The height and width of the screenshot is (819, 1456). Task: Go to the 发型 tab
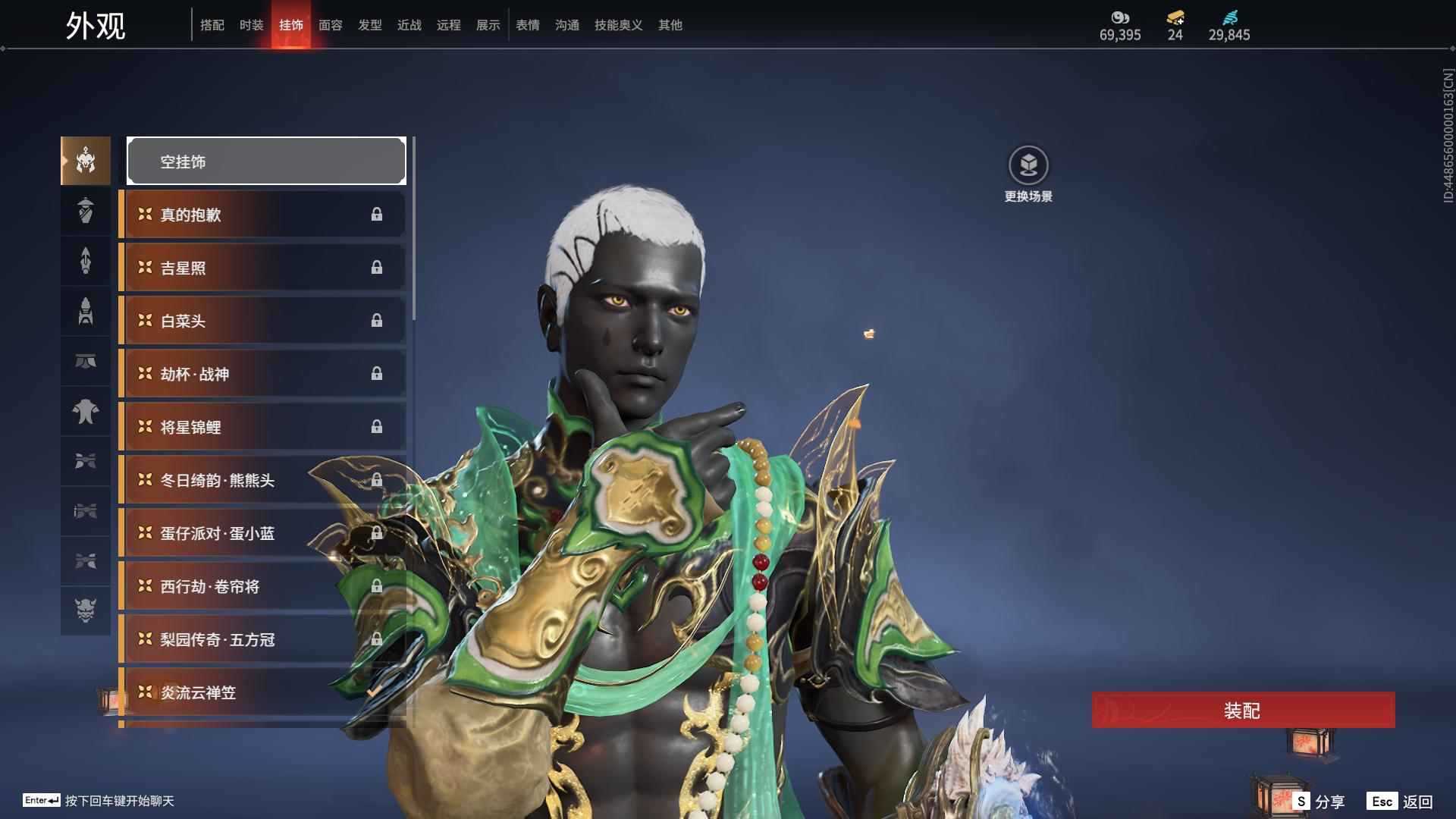coord(369,25)
